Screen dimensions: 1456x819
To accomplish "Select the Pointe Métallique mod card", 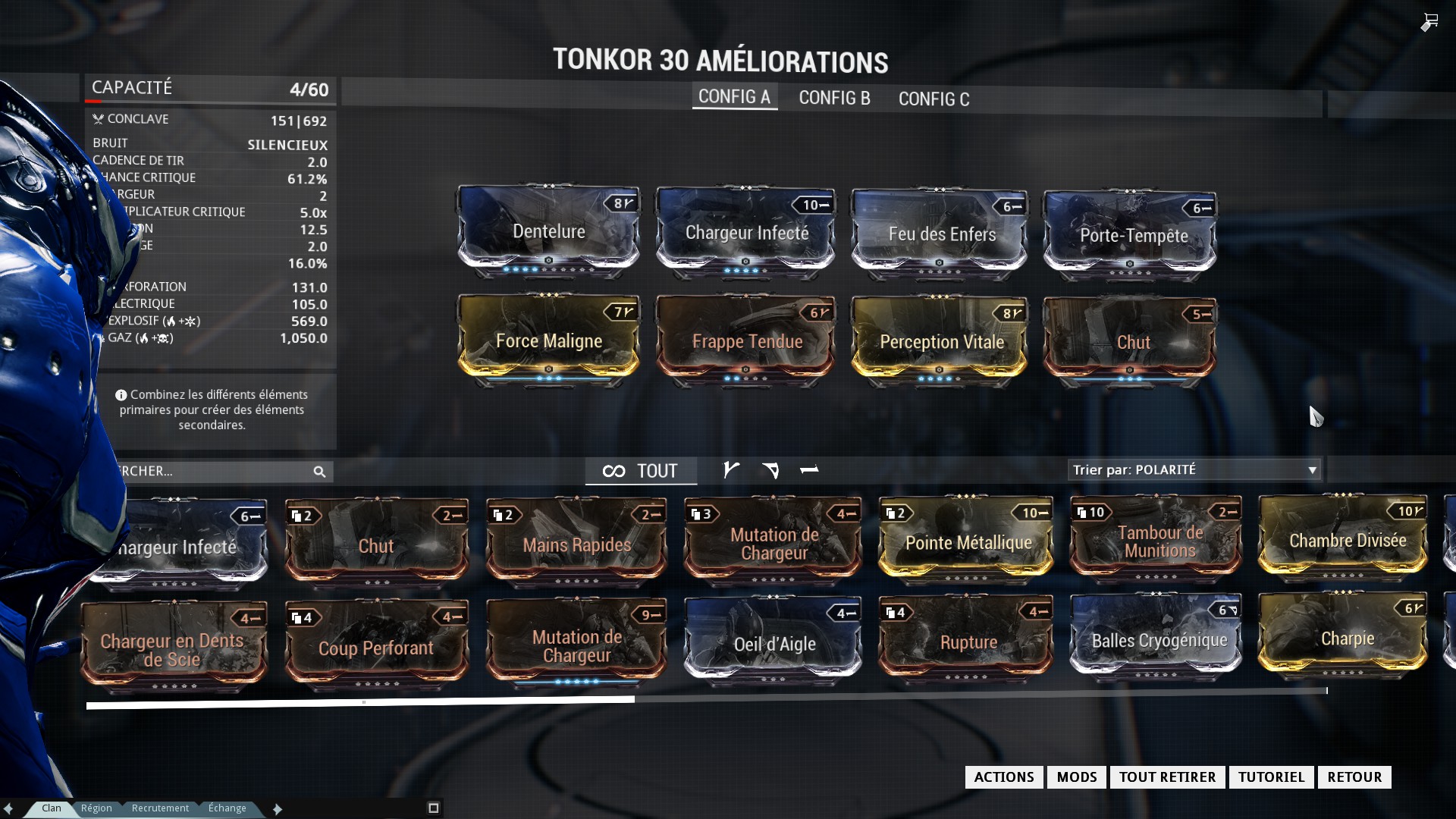I will tap(967, 542).
